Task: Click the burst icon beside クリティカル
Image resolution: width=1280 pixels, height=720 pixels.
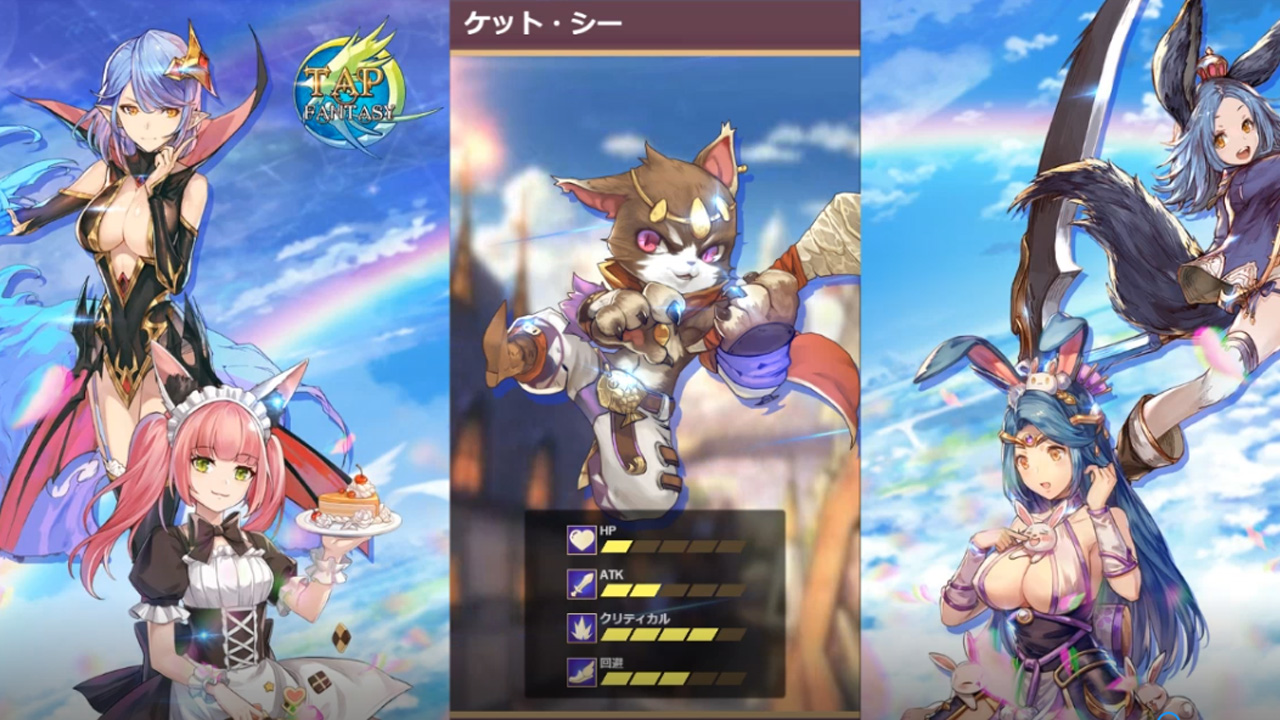Action: click(580, 626)
